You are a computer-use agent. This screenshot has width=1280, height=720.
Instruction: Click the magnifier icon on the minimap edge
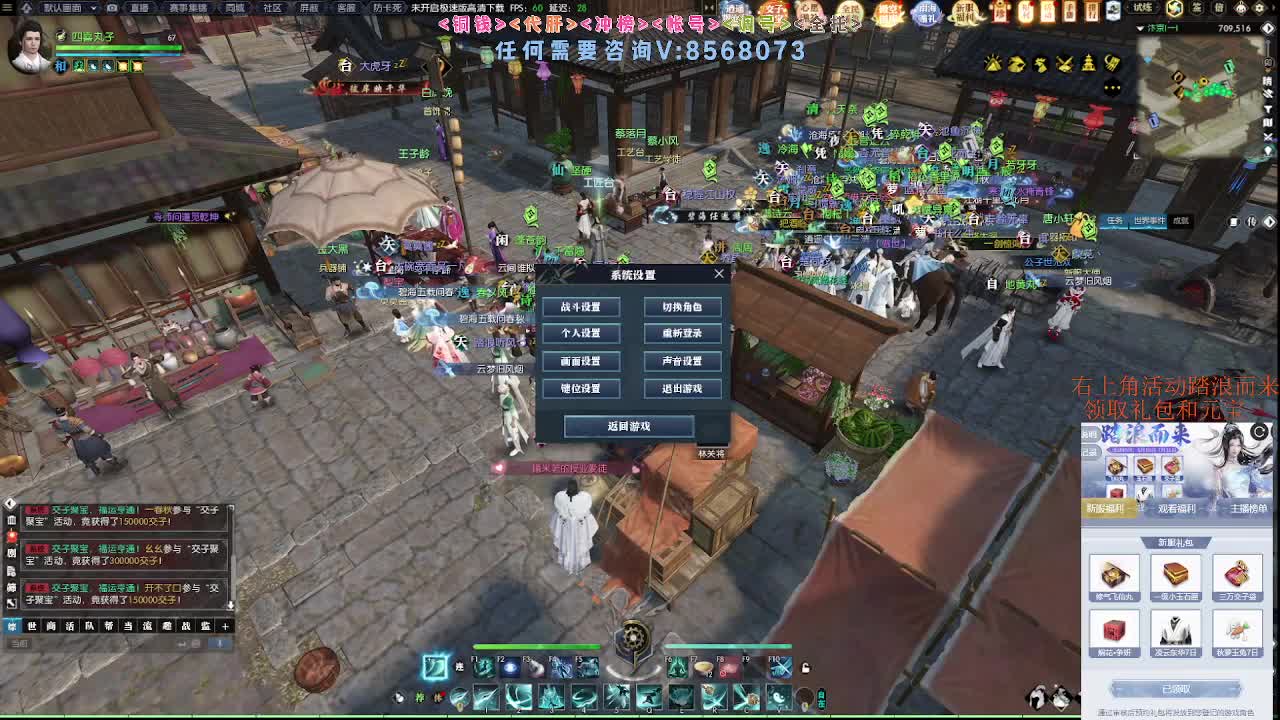click(1268, 62)
